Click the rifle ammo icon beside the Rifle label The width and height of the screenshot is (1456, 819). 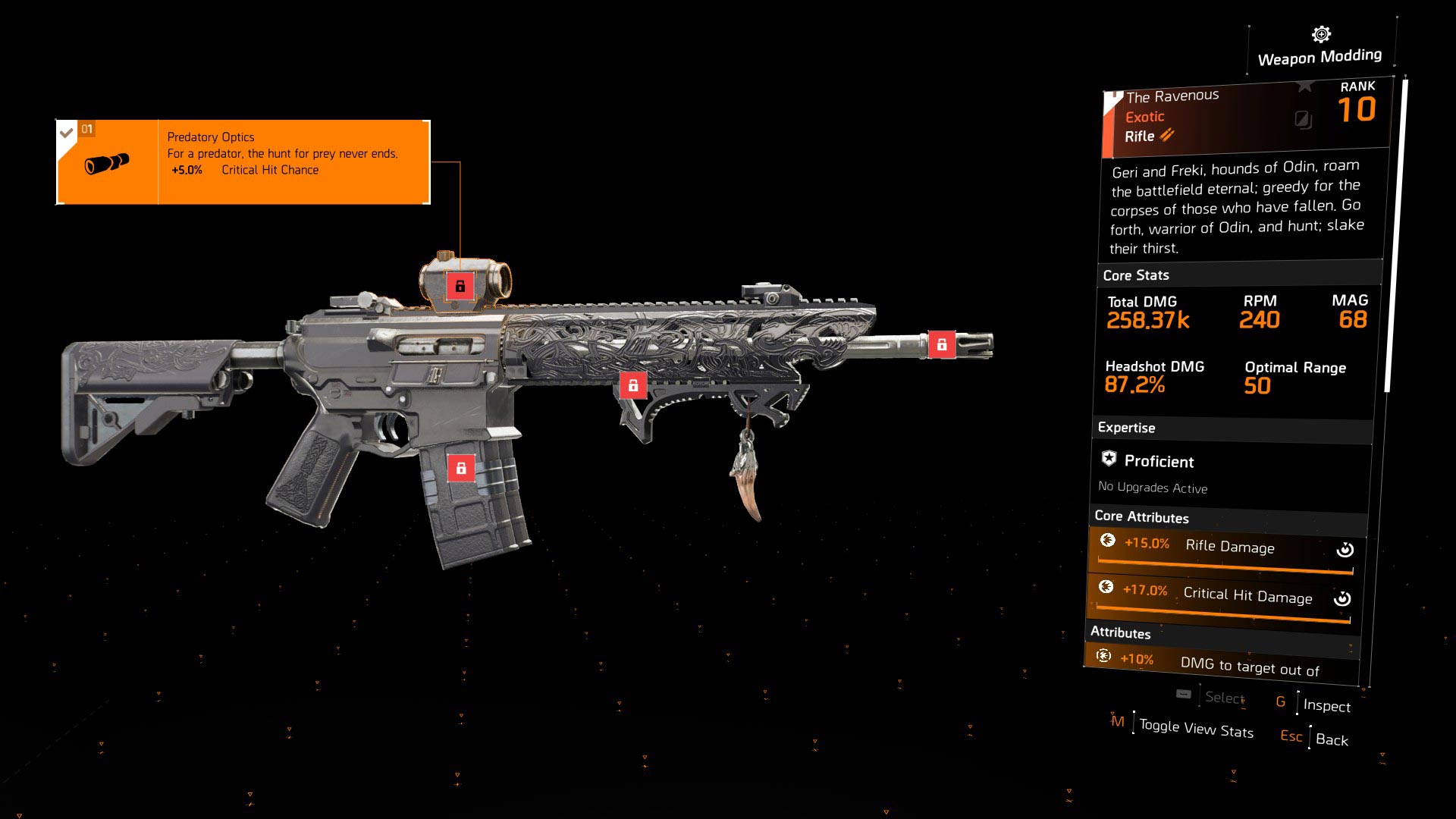click(1166, 136)
